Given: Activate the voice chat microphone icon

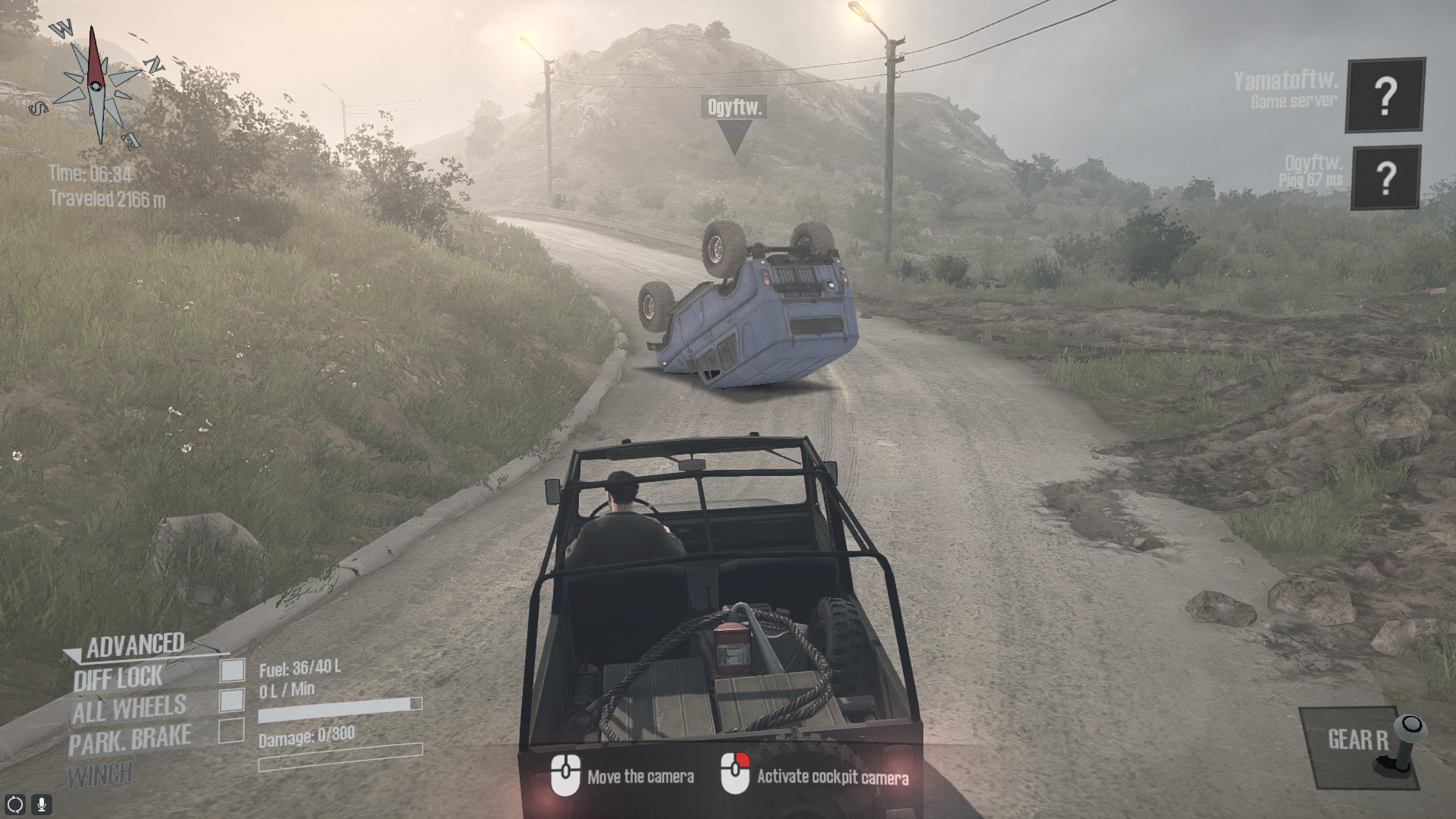Looking at the screenshot, I should pyautogui.click(x=42, y=805).
